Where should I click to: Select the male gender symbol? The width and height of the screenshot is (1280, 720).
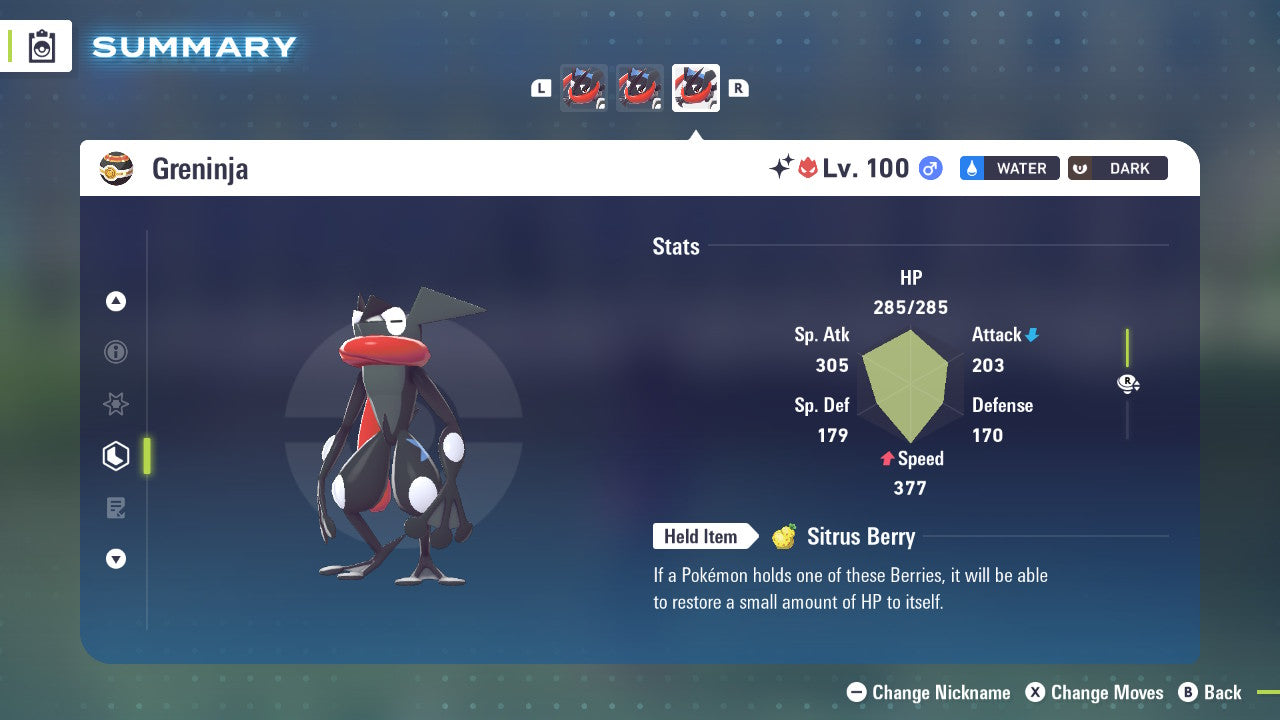929,168
